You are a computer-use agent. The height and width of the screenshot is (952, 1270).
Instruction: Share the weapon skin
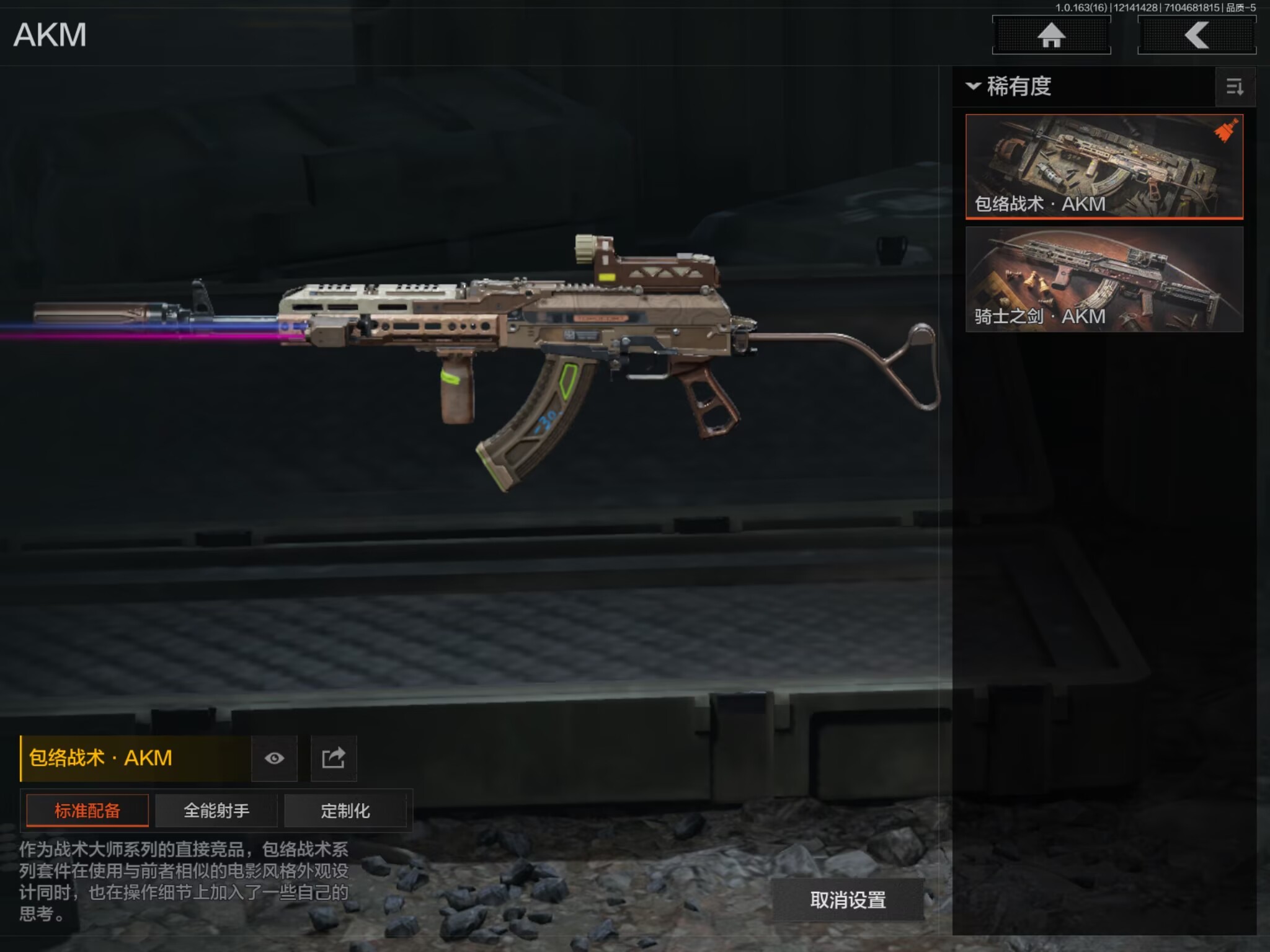[x=334, y=758]
